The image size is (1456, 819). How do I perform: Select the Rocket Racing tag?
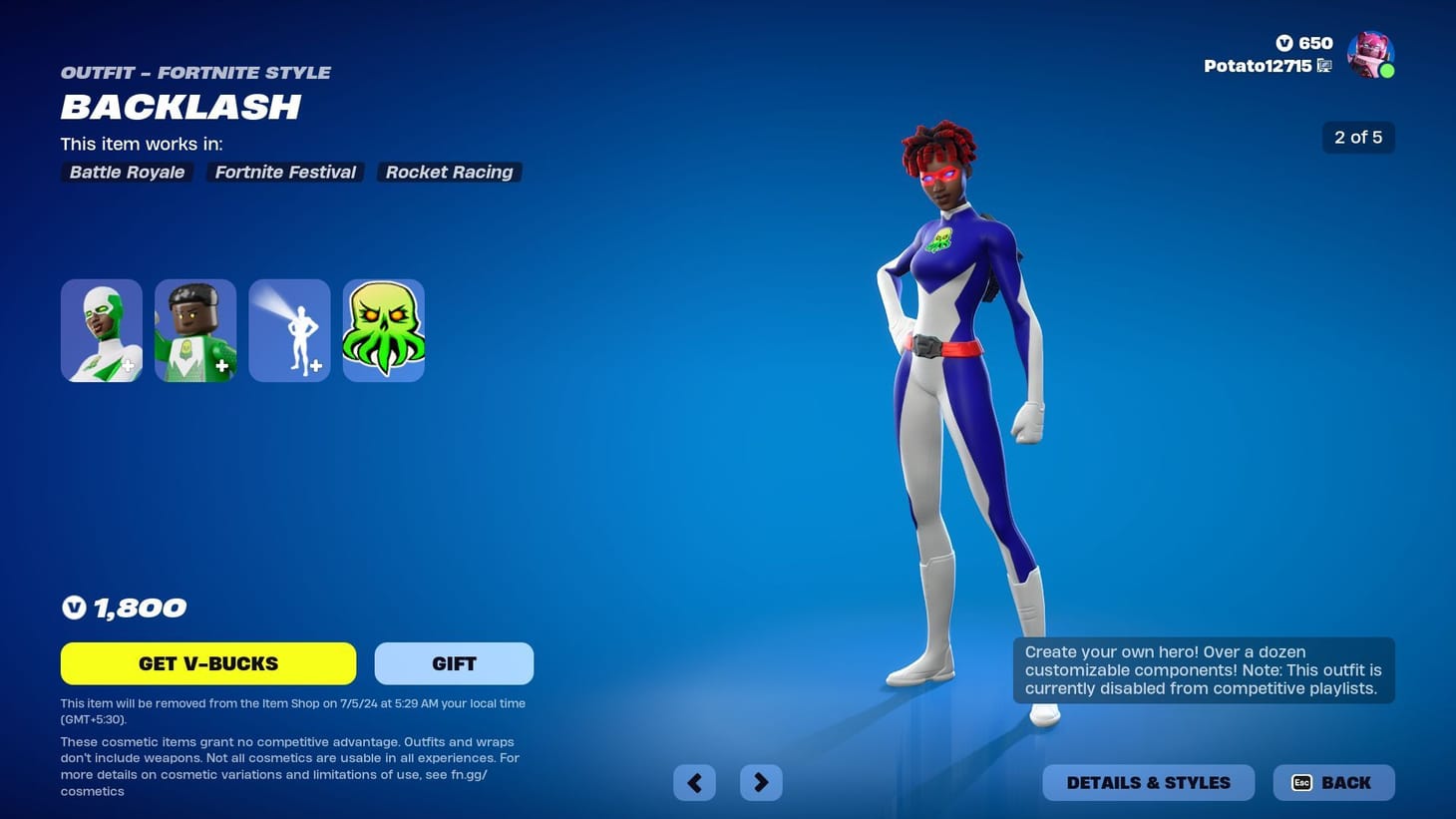tap(449, 172)
